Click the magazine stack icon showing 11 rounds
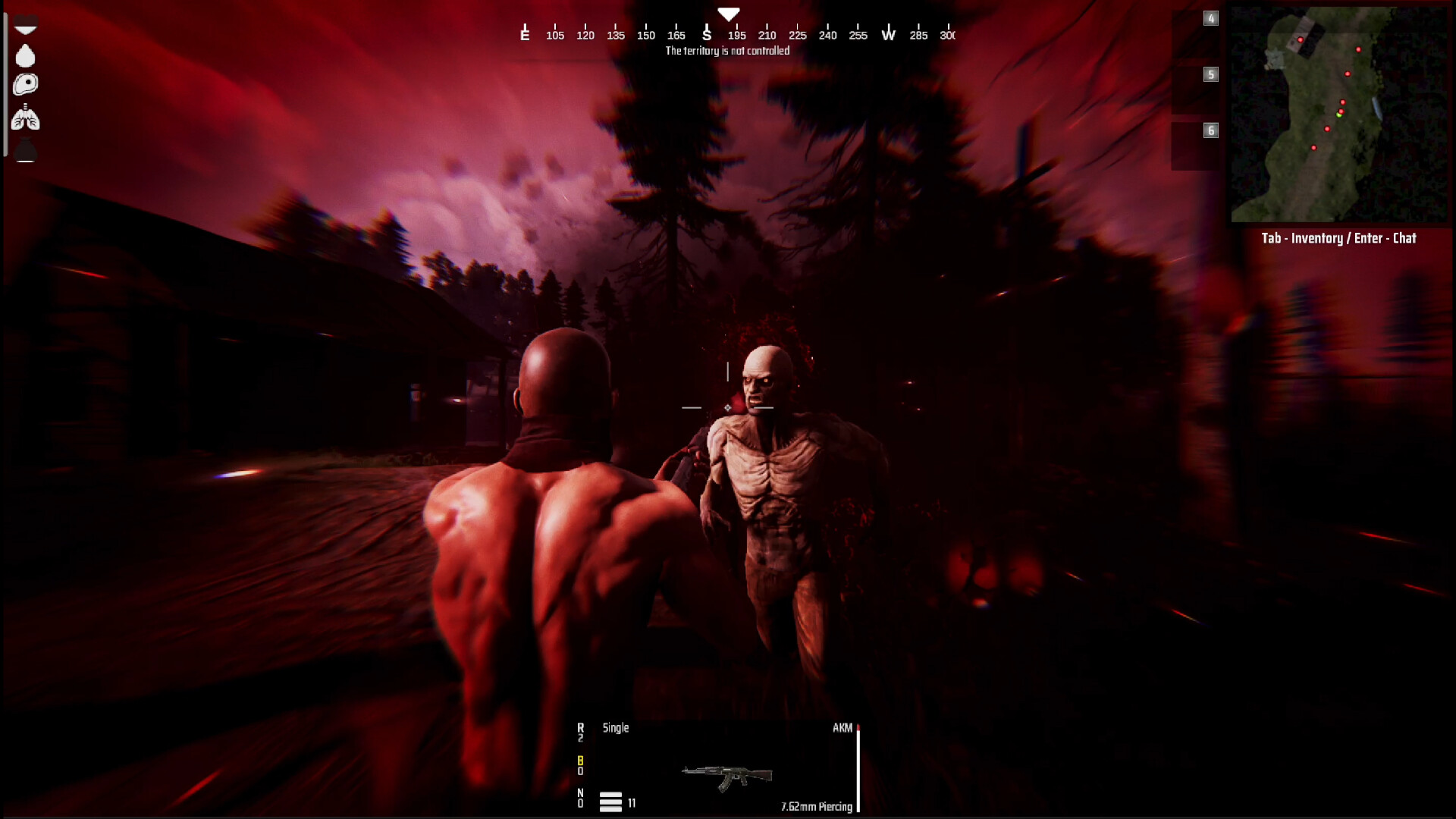1456x819 pixels. [x=611, y=802]
